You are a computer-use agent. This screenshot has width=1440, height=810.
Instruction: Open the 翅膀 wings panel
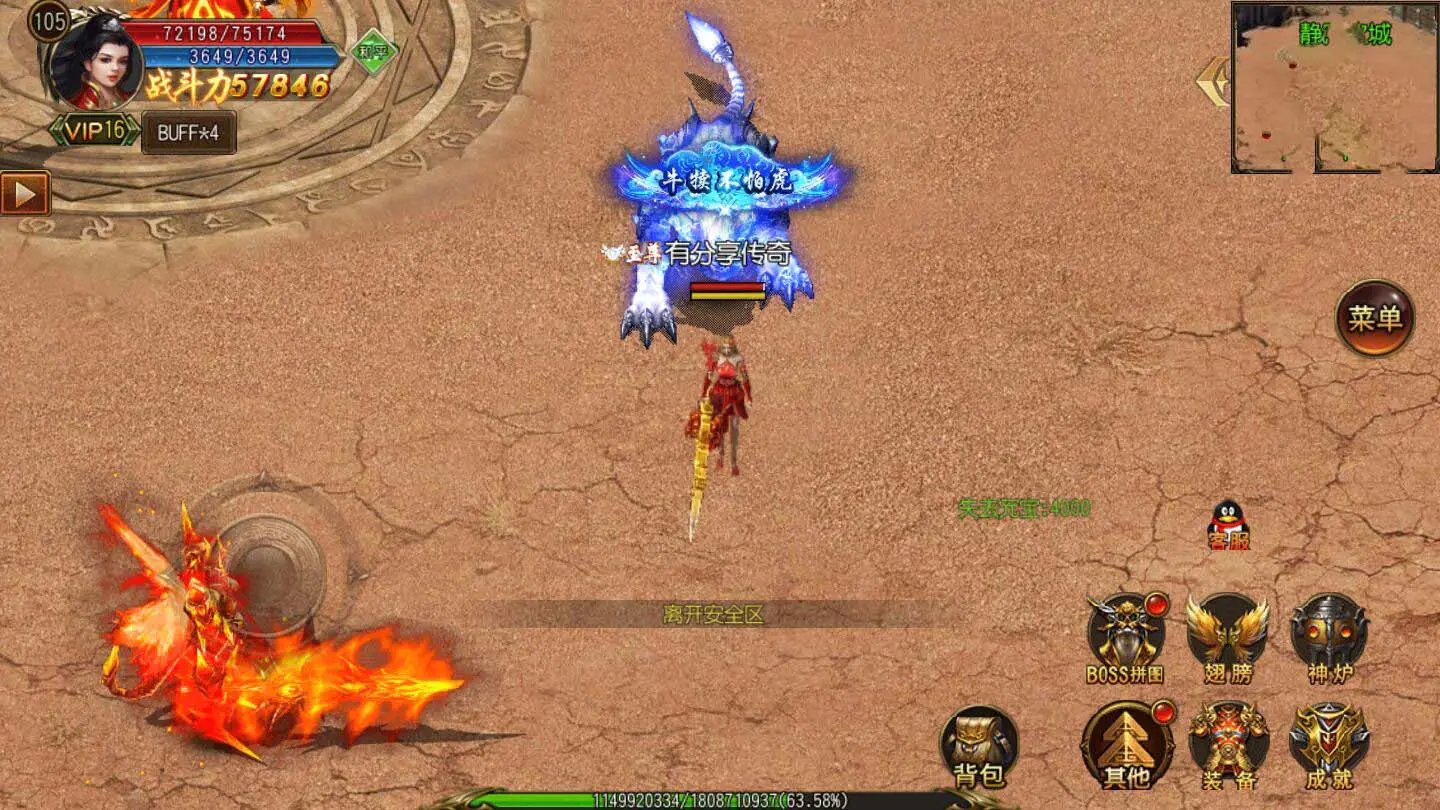coord(1227,634)
